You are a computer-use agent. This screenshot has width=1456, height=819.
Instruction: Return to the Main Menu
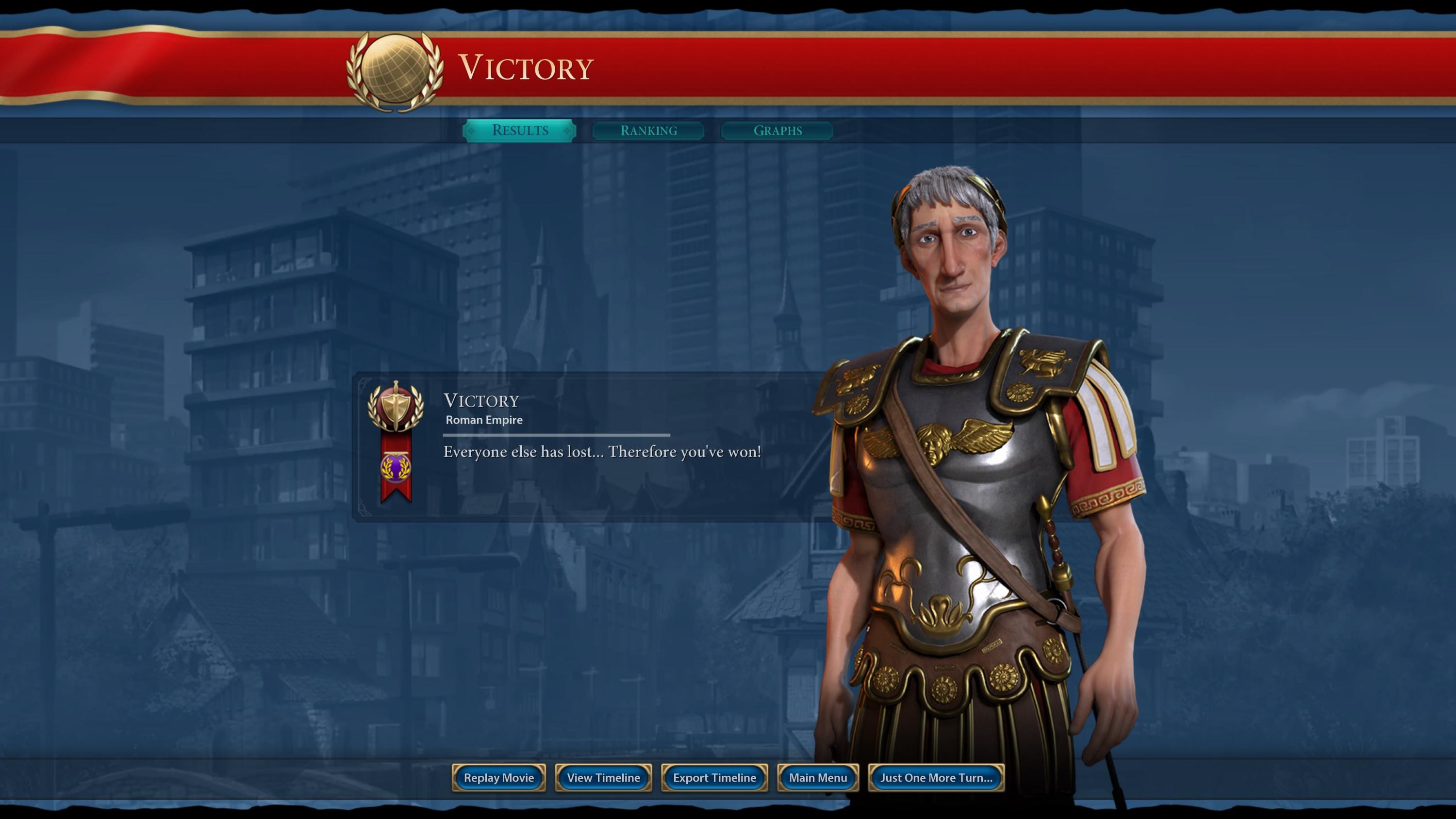pyautogui.click(x=817, y=778)
